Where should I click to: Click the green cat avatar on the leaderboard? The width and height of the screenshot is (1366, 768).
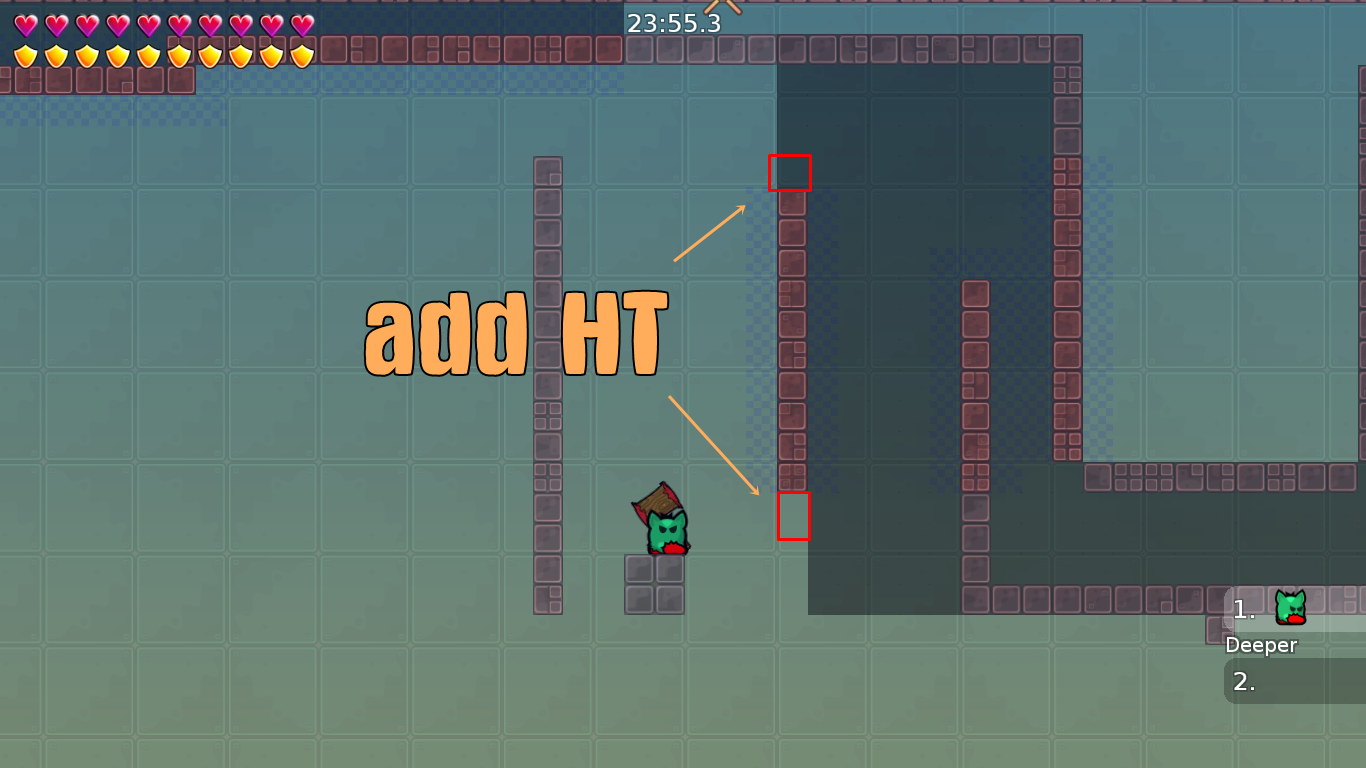coord(1288,608)
